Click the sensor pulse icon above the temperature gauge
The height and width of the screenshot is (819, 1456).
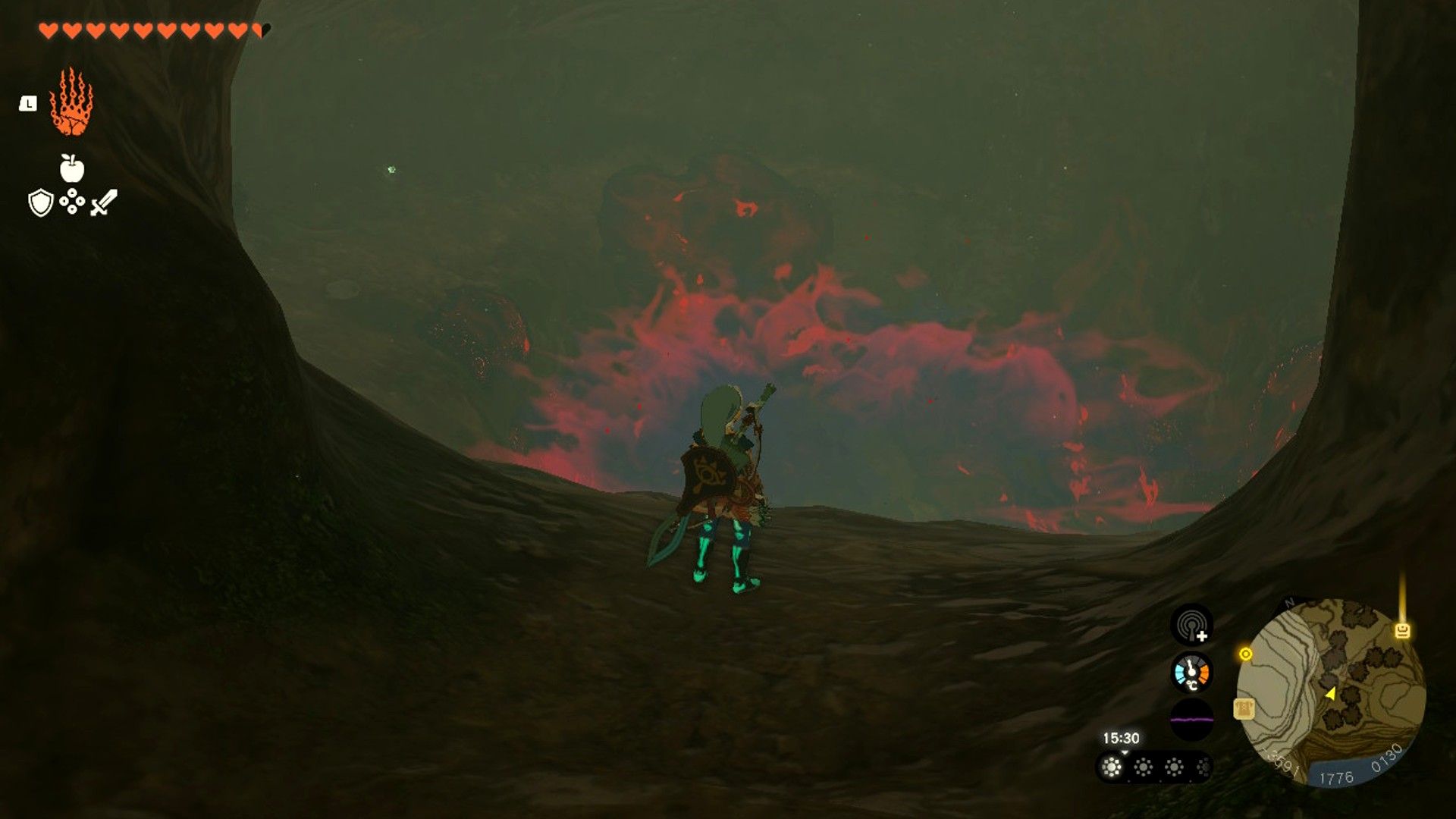pos(1191,627)
